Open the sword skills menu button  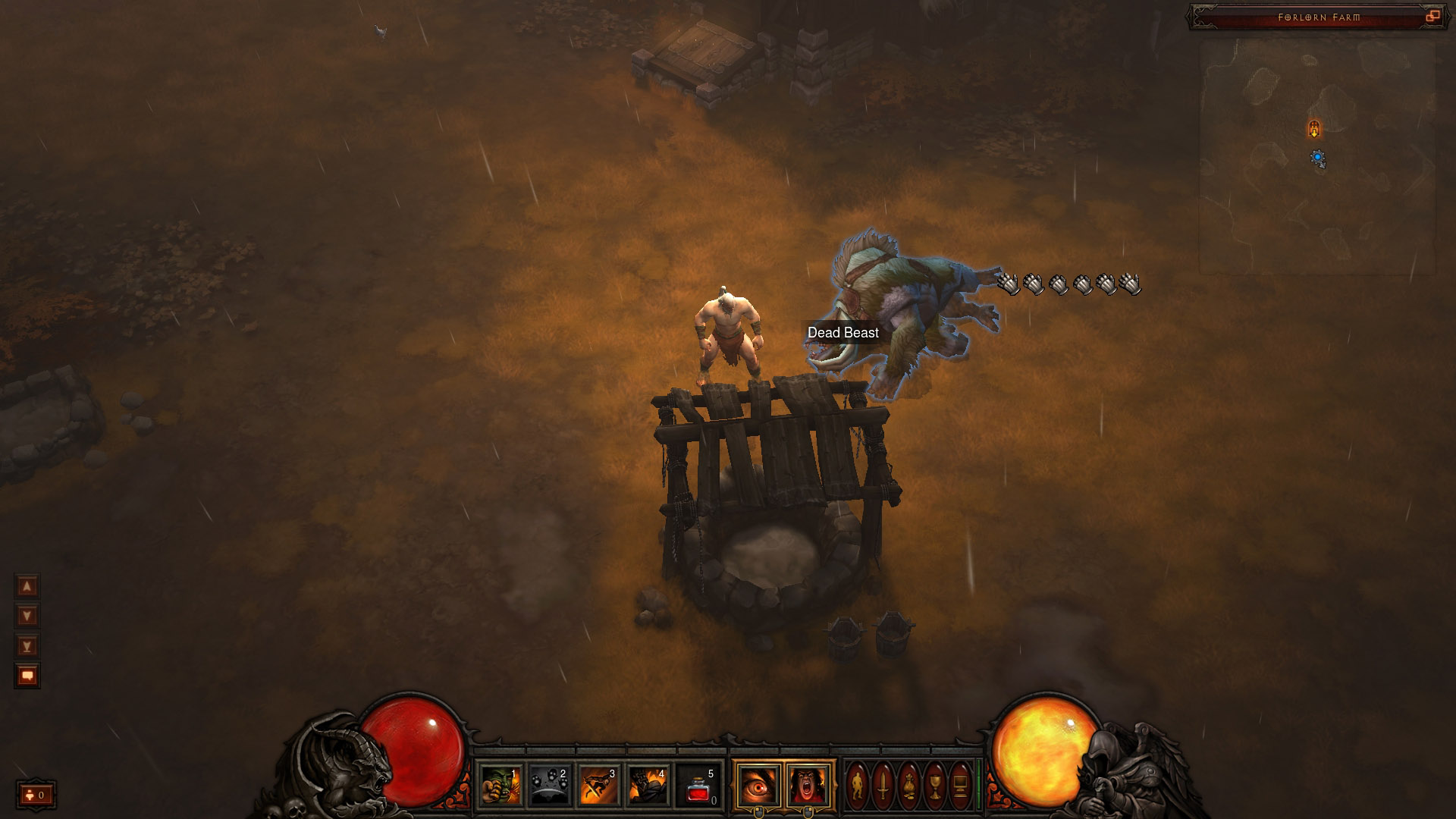coord(883,785)
